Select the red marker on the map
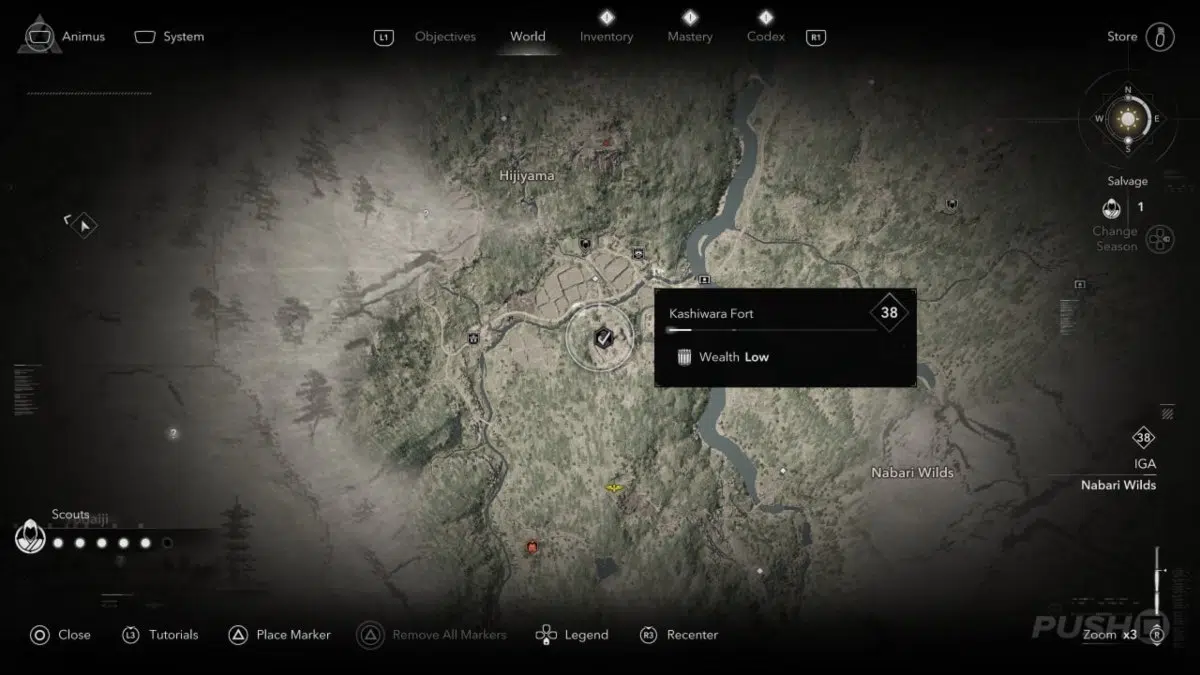The width and height of the screenshot is (1200, 675). tap(532, 547)
